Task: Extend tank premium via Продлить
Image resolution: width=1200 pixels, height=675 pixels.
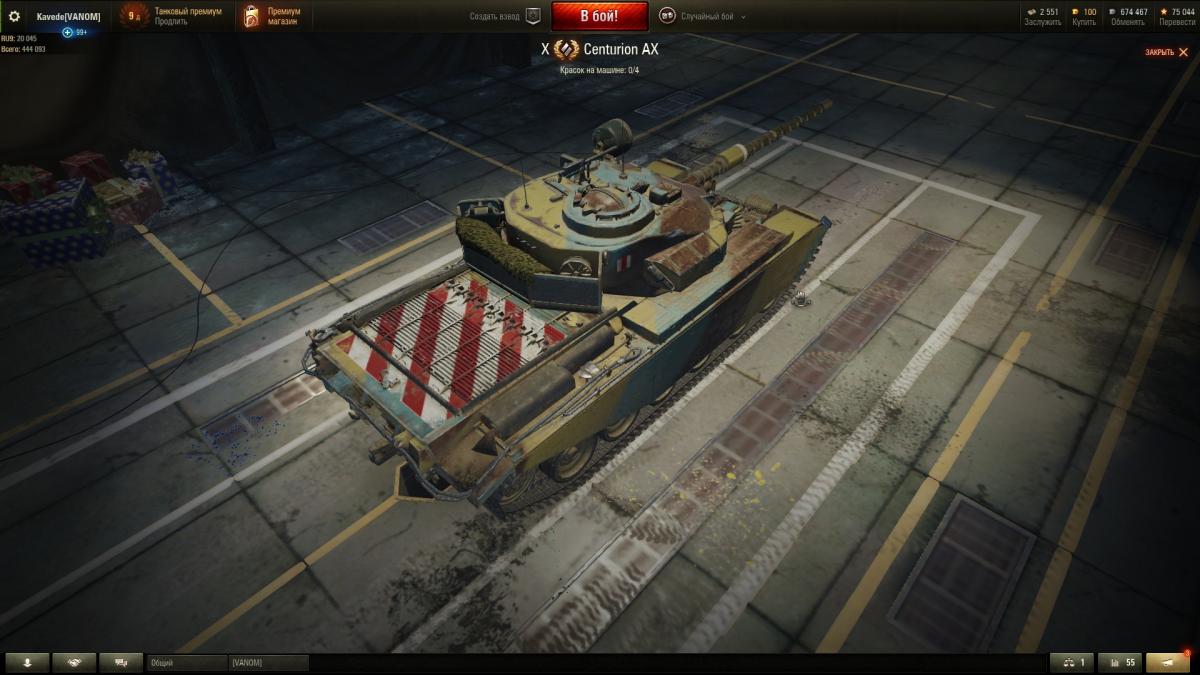Action: [x=171, y=21]
